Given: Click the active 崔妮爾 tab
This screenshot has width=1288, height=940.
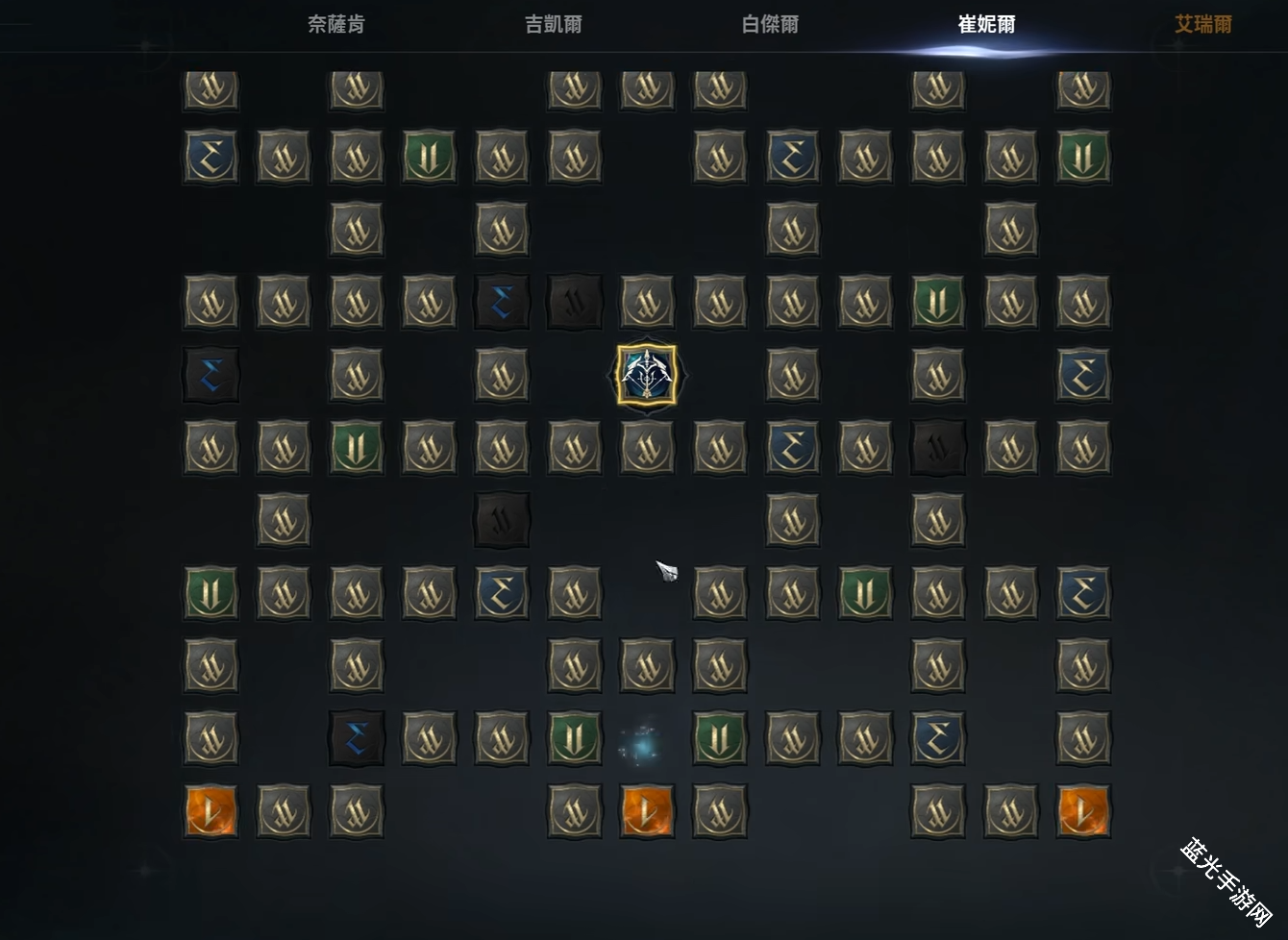Looking at the screenshot, I should tap(987, 24).
